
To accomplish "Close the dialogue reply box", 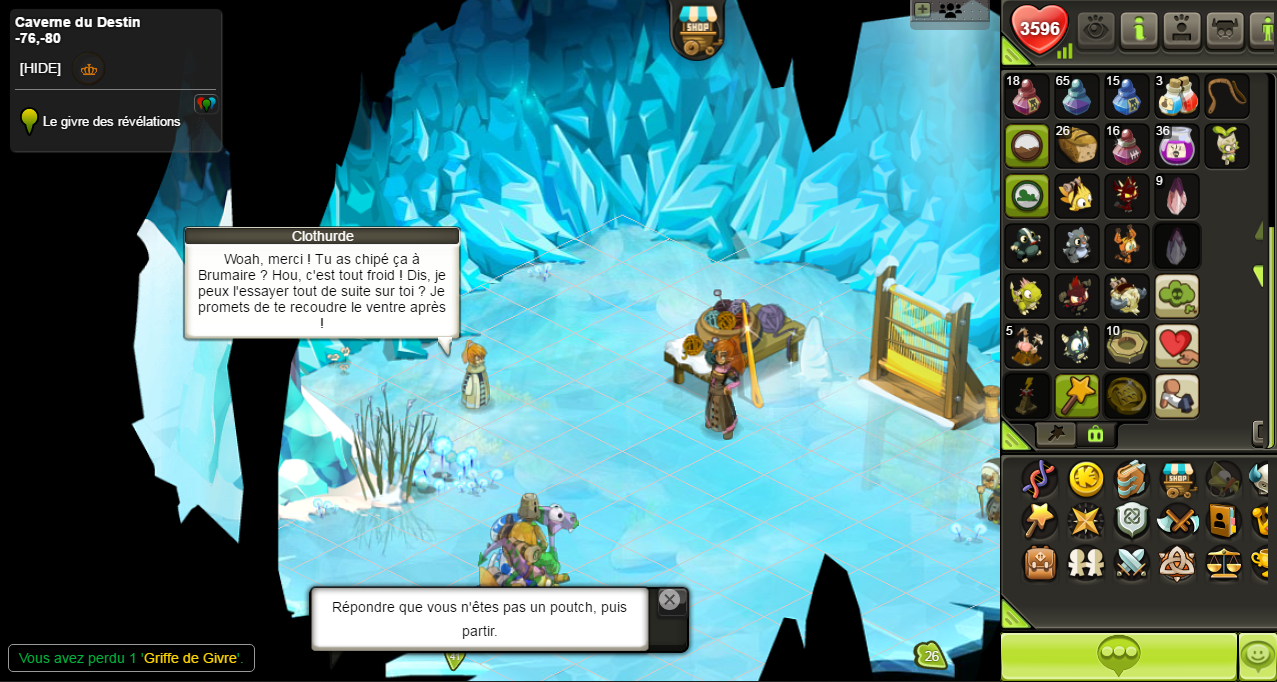I will [x=669, y=599].
